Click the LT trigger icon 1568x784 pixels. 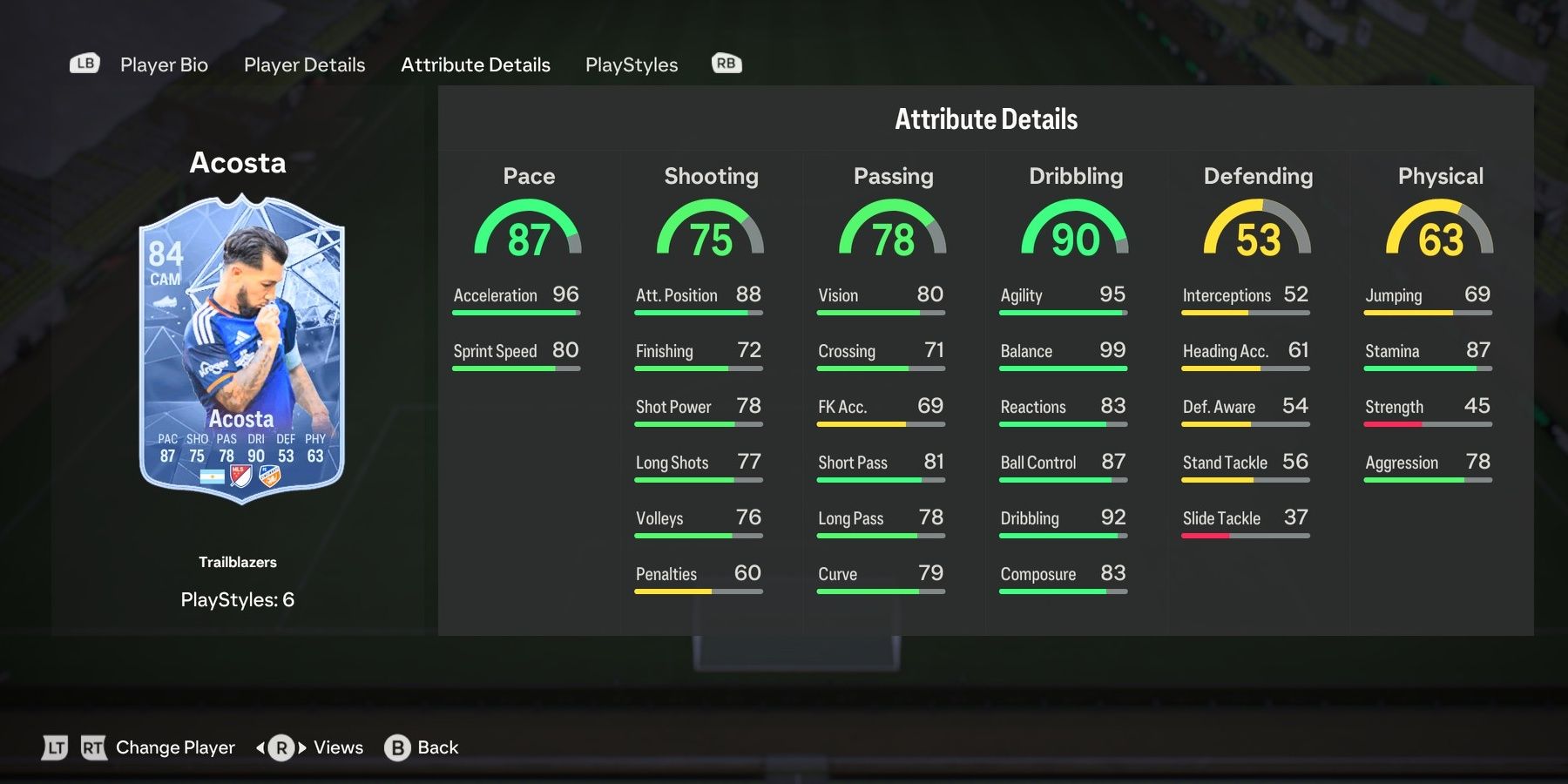coord(55,747)
